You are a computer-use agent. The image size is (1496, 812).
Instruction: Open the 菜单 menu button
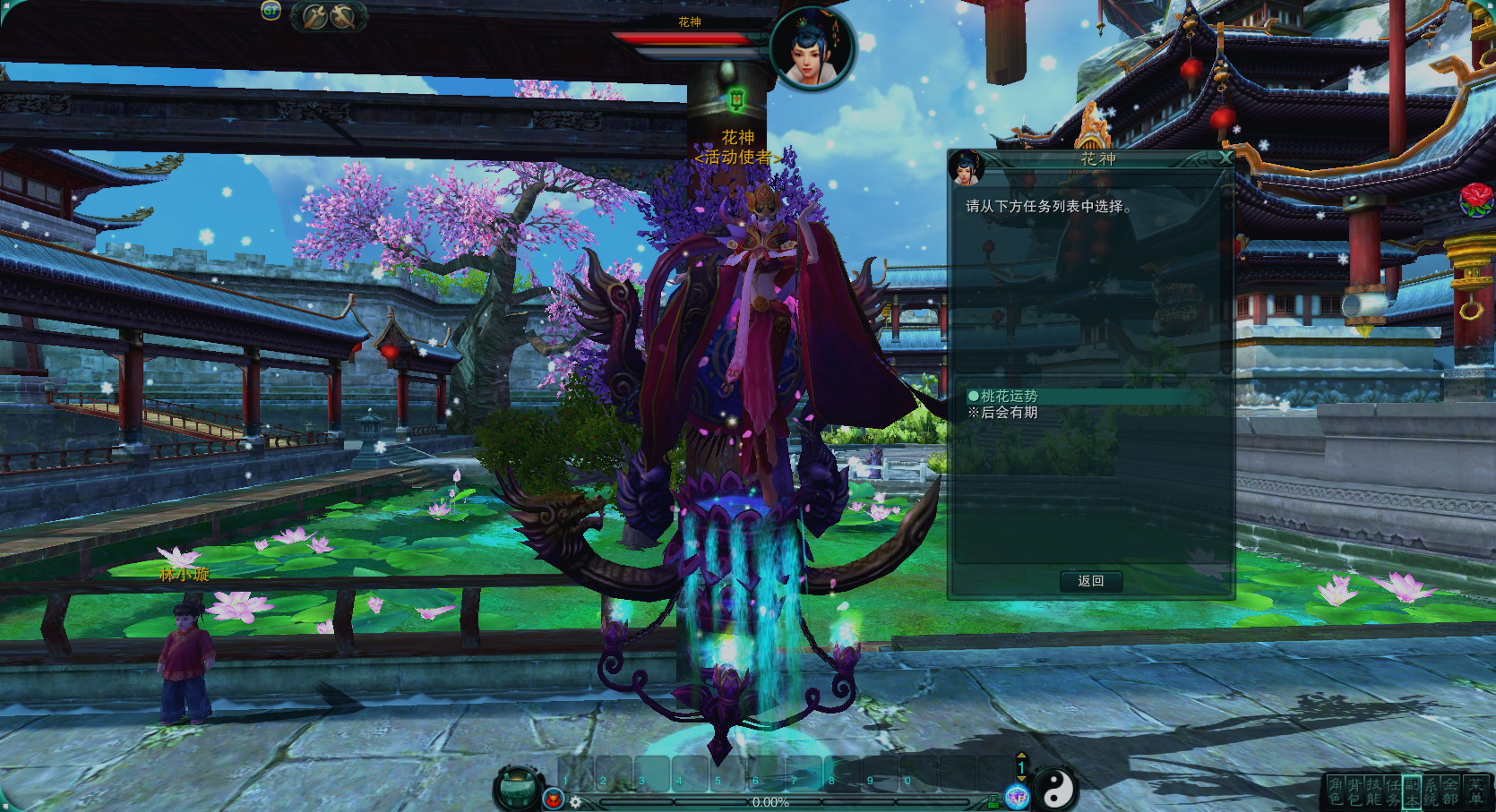coord(1475,791)
